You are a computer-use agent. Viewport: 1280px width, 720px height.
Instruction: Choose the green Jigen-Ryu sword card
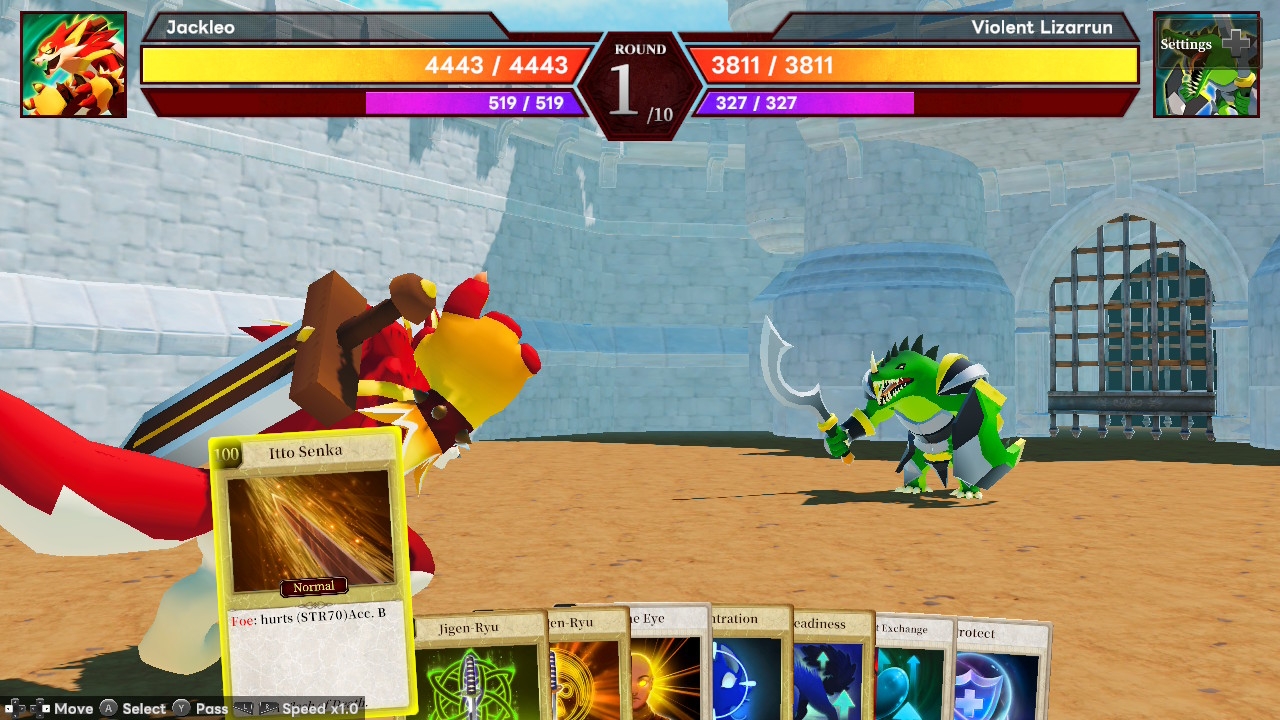point(478,668)
